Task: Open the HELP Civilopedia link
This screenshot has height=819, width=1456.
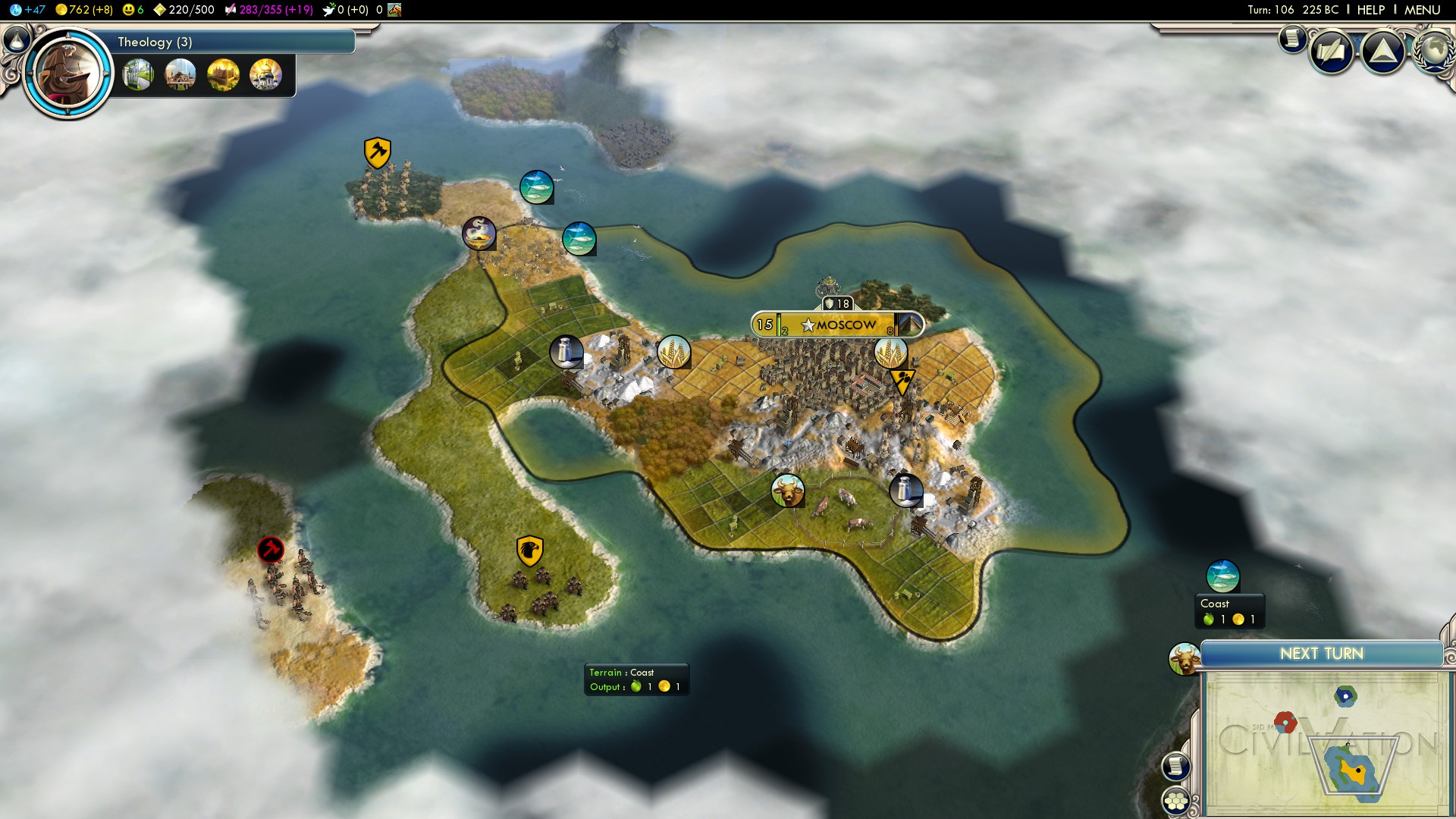Action: 1370,10
